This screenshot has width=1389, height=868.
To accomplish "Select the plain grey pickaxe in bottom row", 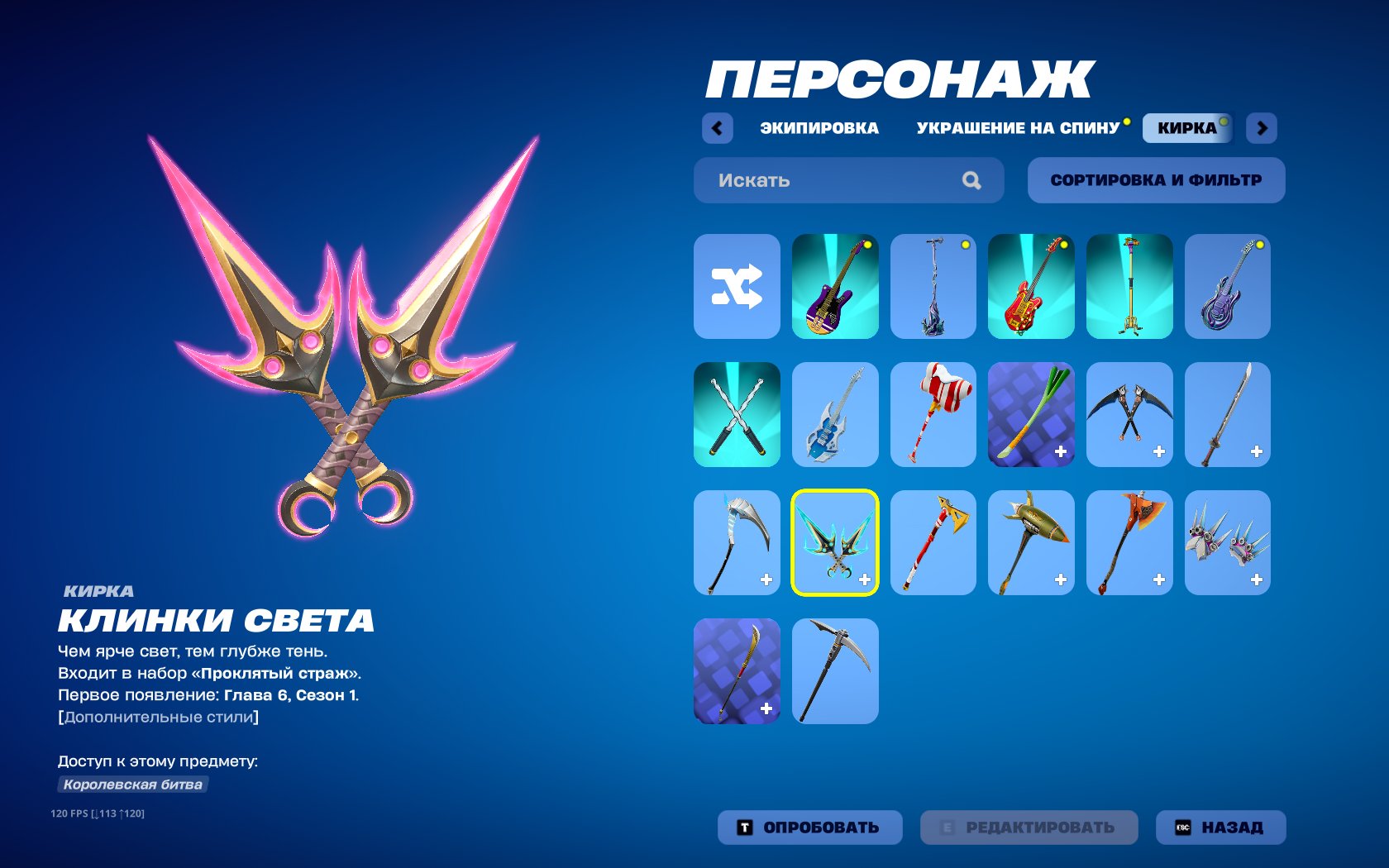I will pos(835,670).
